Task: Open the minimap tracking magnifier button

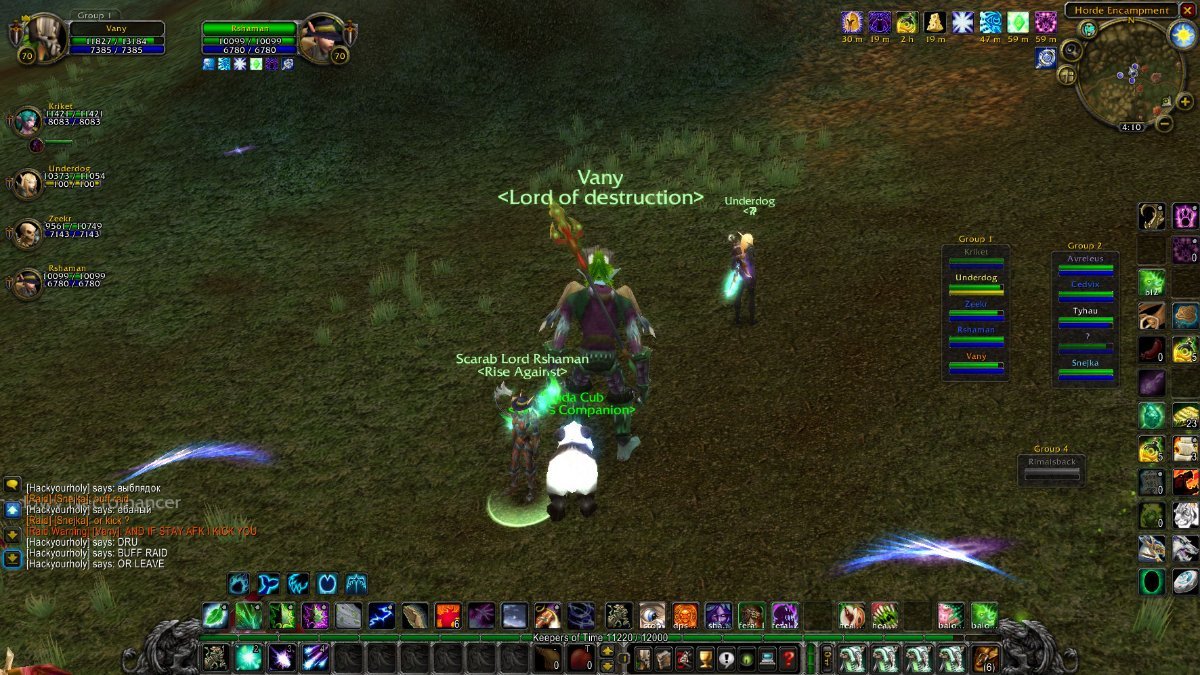Action: tap(1072, 49)
